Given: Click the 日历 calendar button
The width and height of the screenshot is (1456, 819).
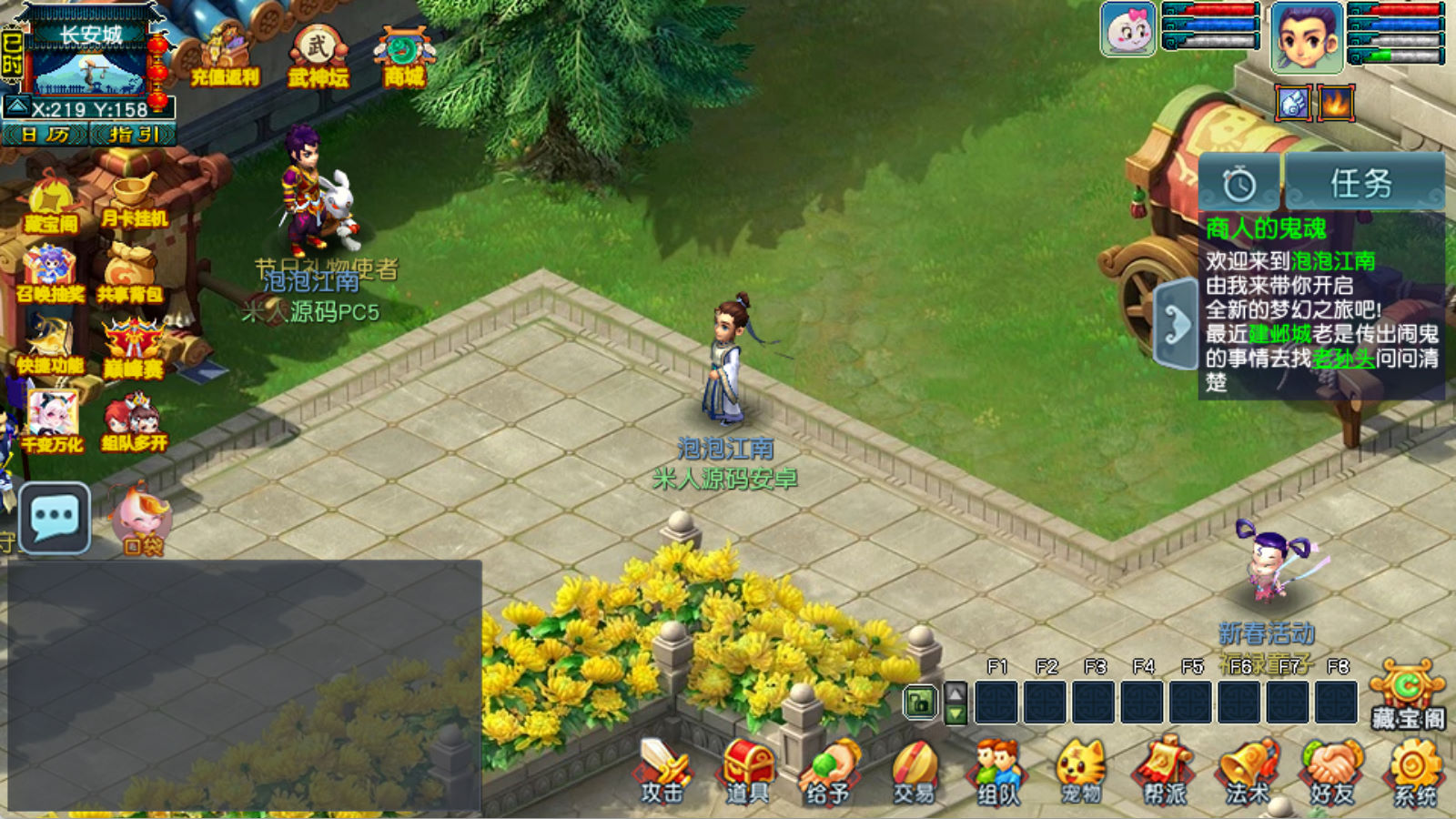Looking at the screenshot, I should (45, 135).
